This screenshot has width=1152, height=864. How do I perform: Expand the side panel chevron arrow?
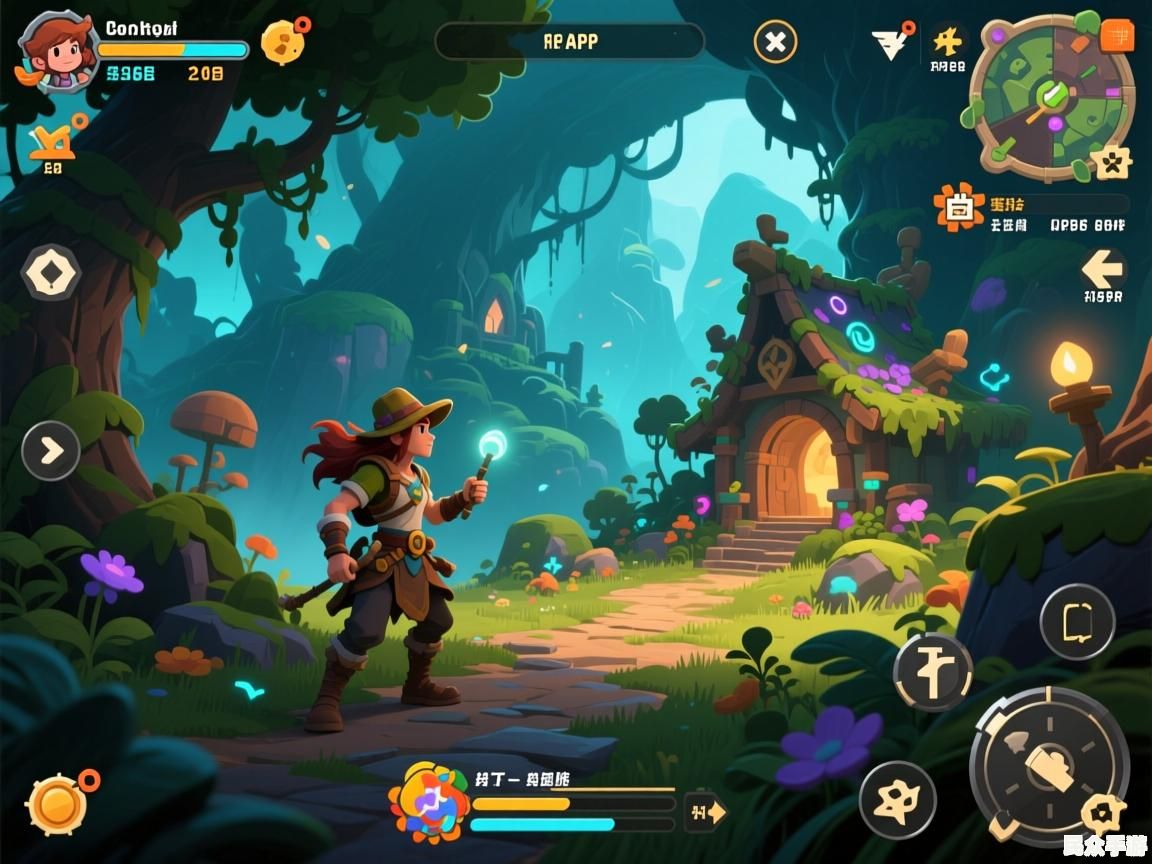click(51, 451)
